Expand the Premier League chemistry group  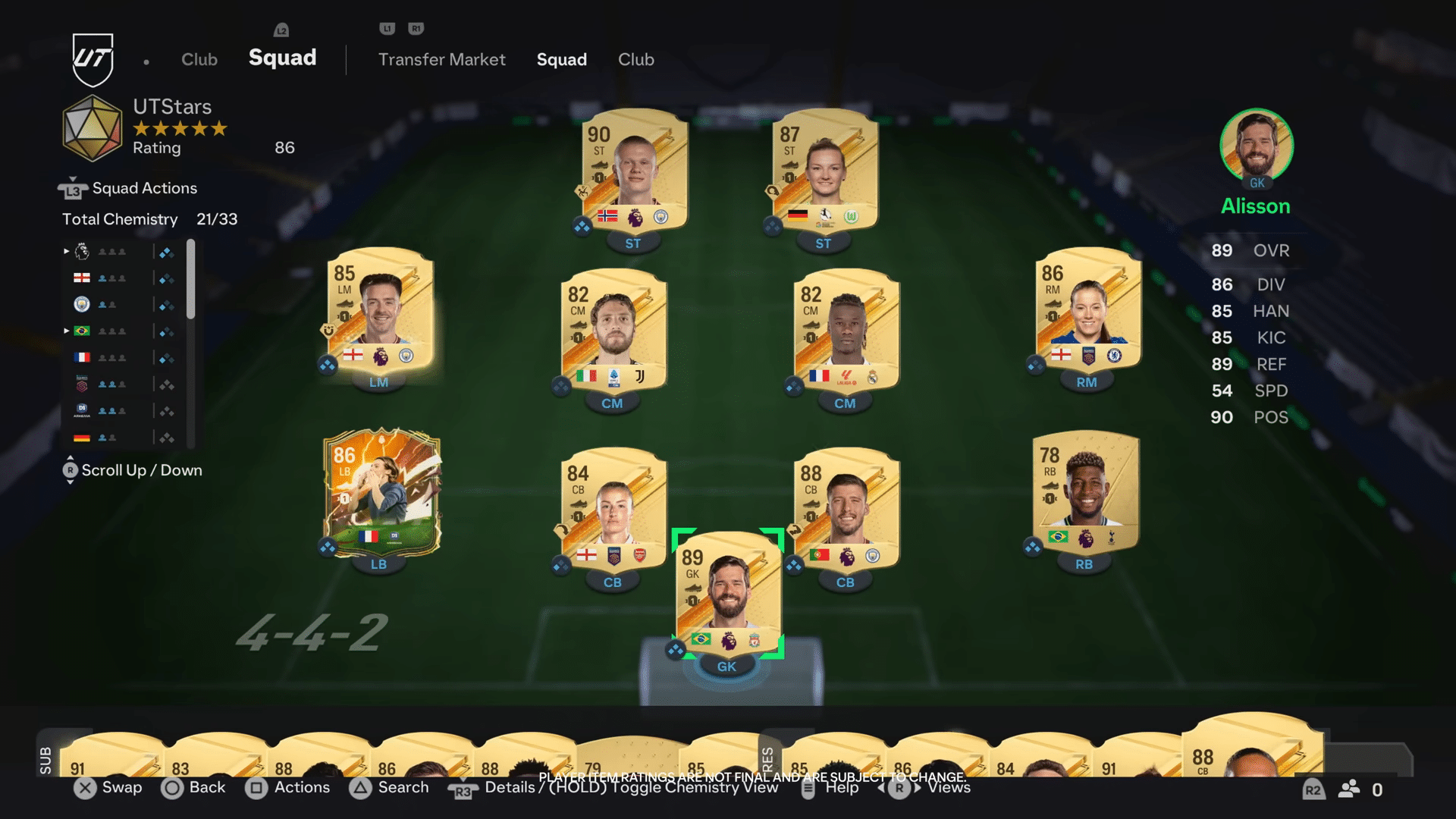[x=67, y=251]
